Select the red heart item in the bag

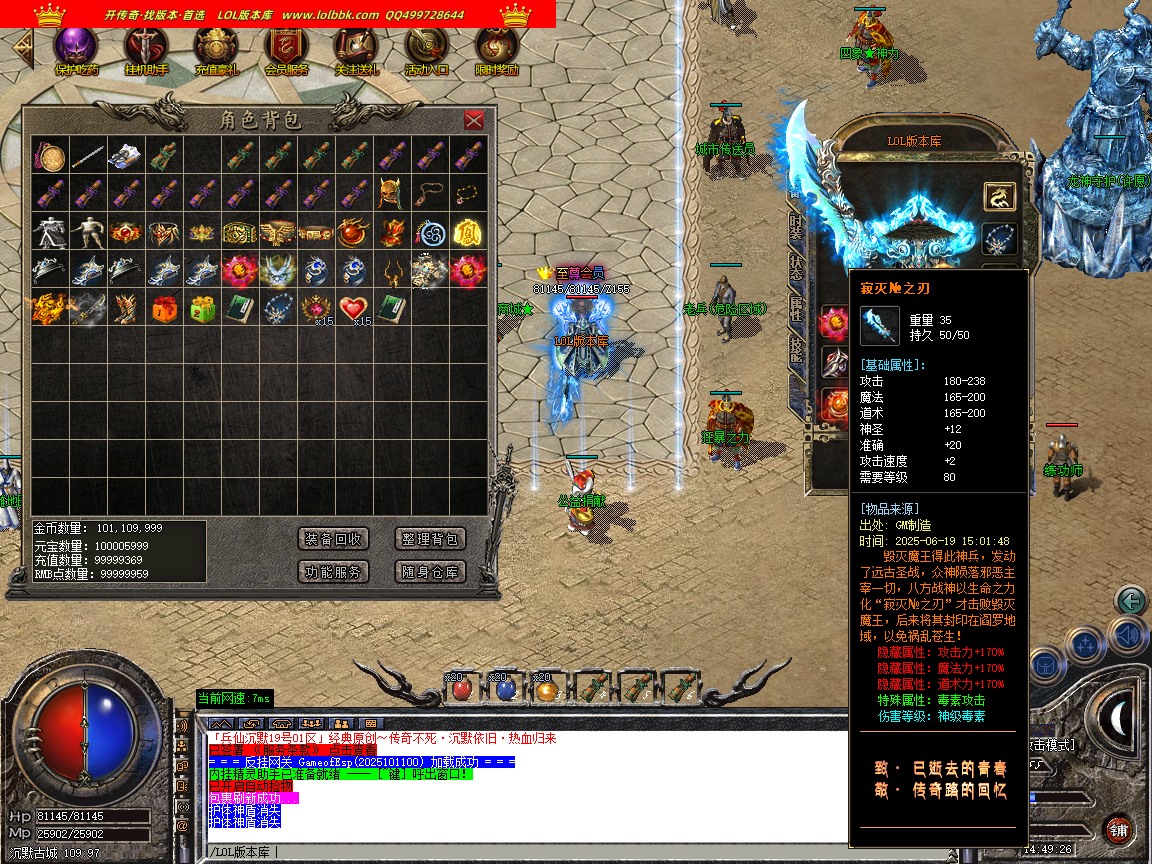tap(353, 307)
